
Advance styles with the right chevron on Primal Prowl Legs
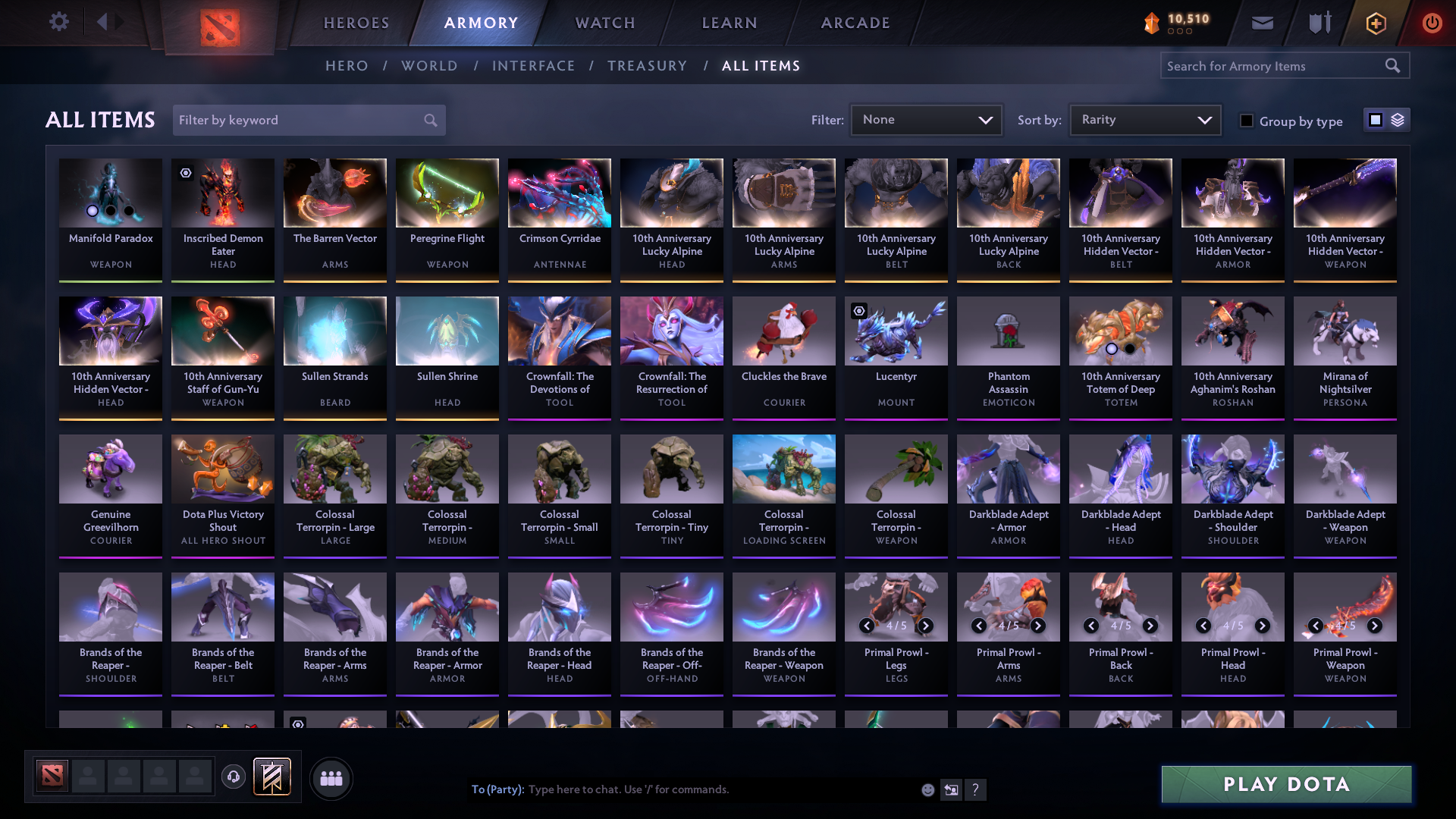926,626
